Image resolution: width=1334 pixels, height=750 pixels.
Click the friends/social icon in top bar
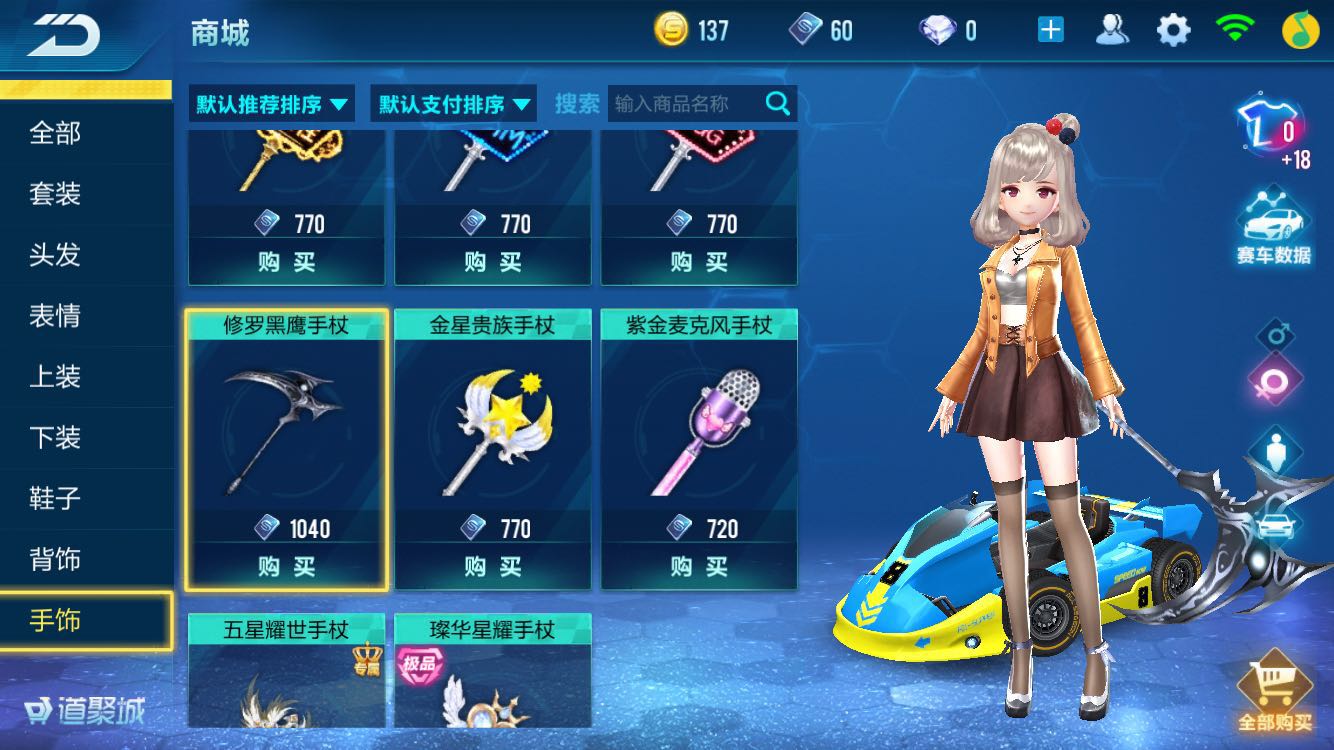coord(1114,30)
